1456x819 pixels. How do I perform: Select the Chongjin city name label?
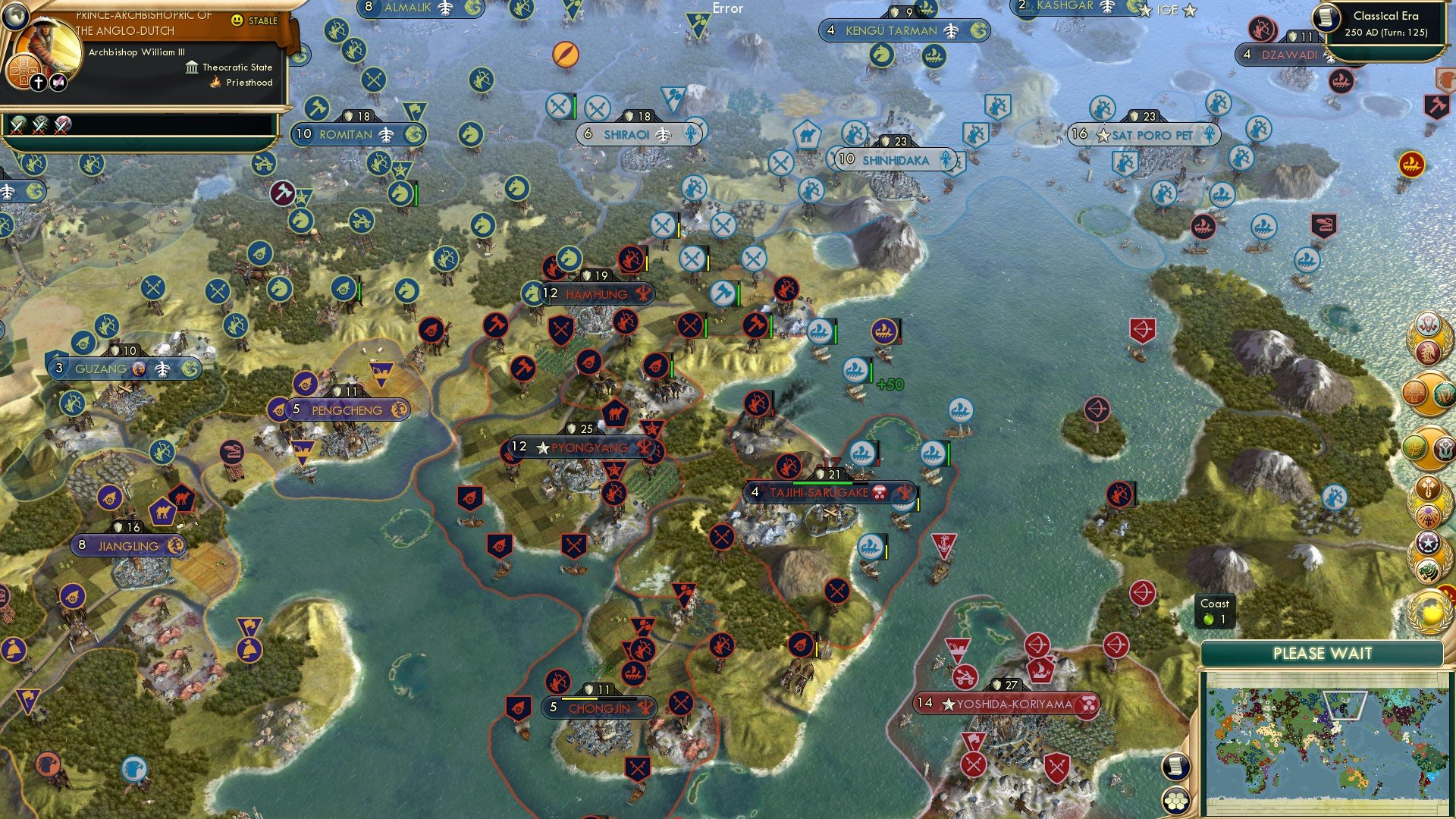point(601,711)
